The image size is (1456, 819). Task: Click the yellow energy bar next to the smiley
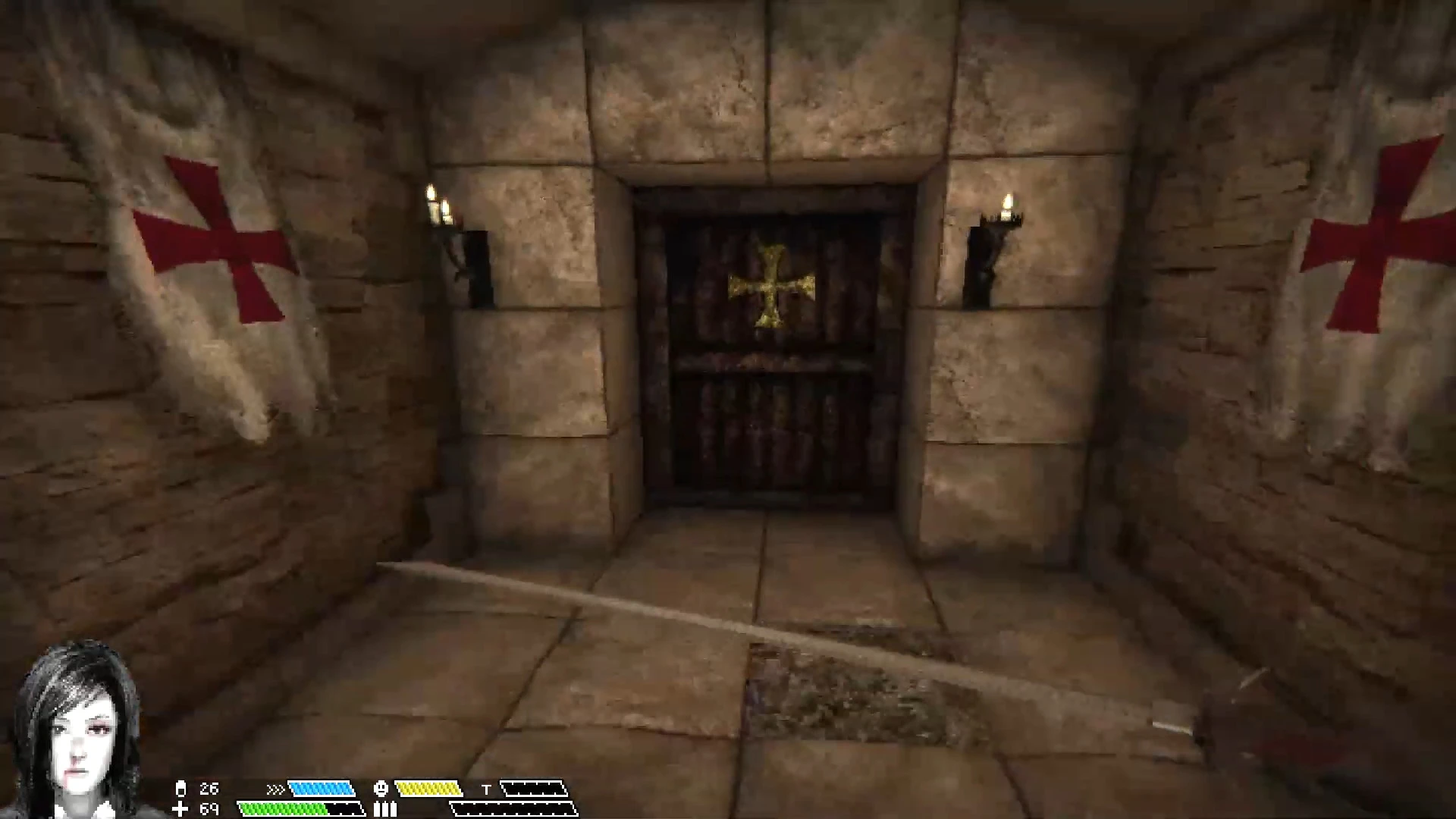(428, 789)
